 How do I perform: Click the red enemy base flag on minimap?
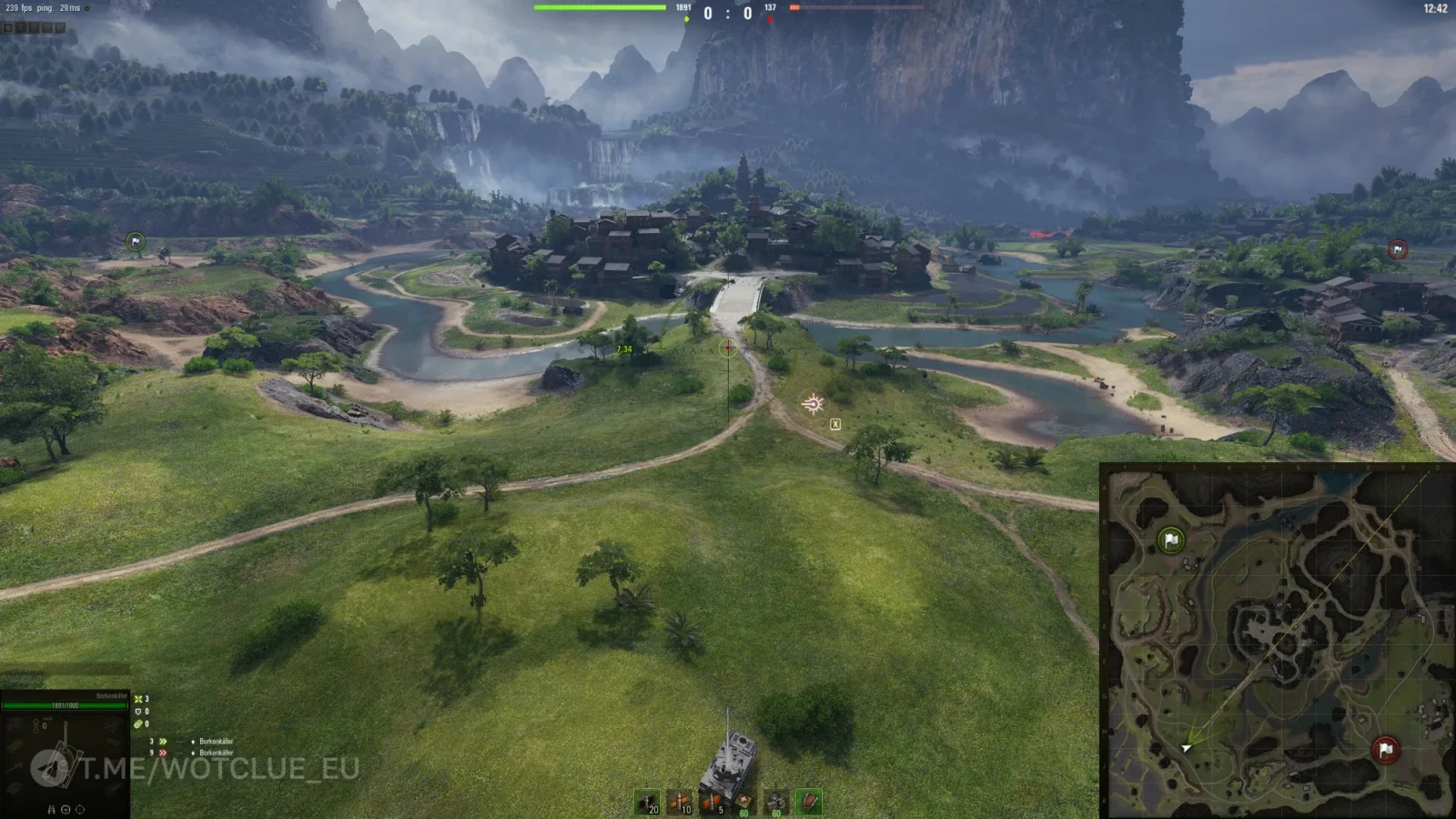coord(1385,750)
